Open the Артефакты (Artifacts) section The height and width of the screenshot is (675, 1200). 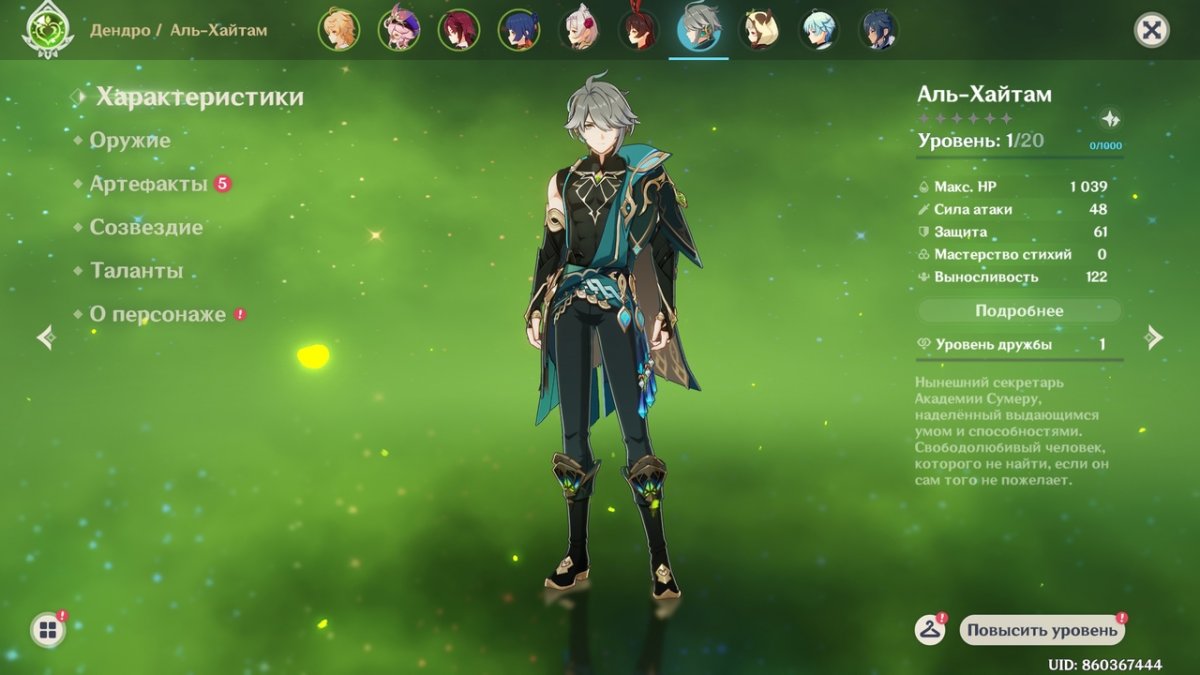click(x=149, y=184)
